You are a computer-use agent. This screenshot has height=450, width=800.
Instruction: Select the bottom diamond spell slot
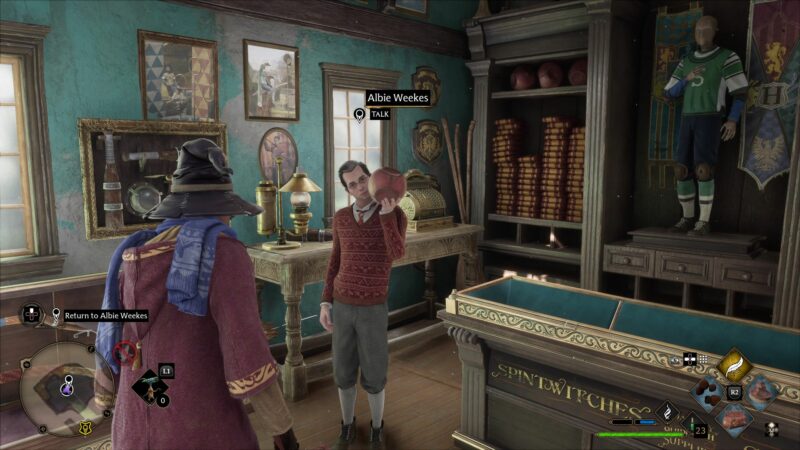(735, 418)
